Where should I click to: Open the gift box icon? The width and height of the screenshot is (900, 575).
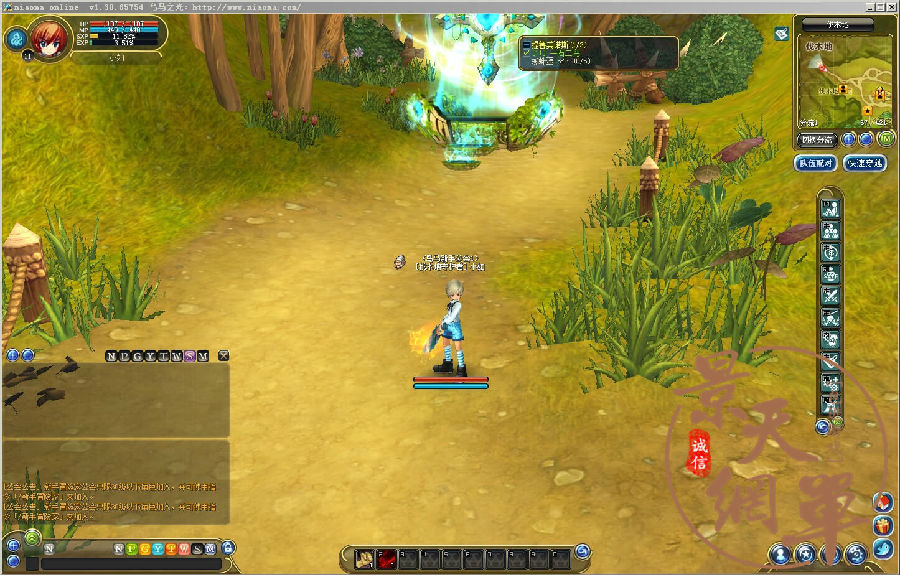point(882,524)
